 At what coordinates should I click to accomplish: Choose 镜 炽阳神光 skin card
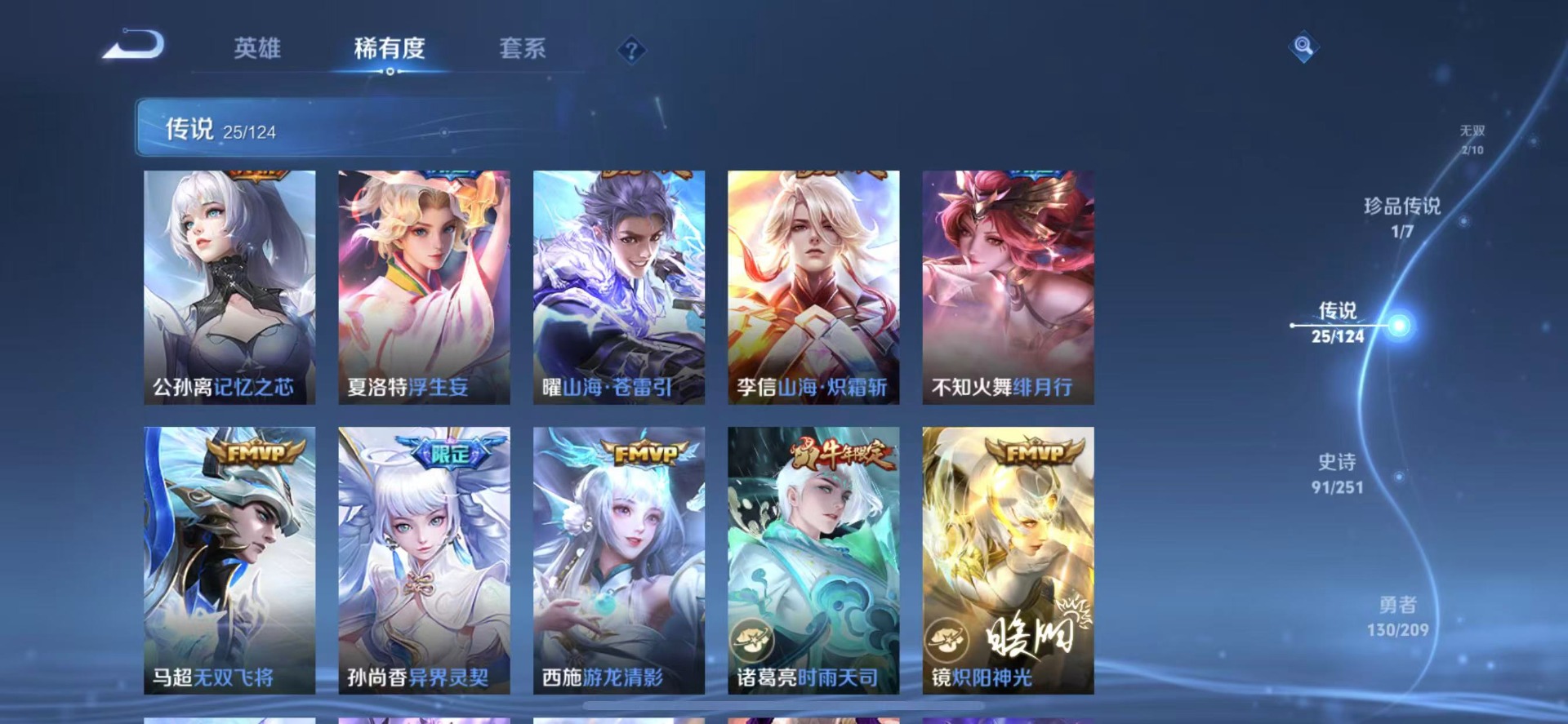tap(1008, 560)
